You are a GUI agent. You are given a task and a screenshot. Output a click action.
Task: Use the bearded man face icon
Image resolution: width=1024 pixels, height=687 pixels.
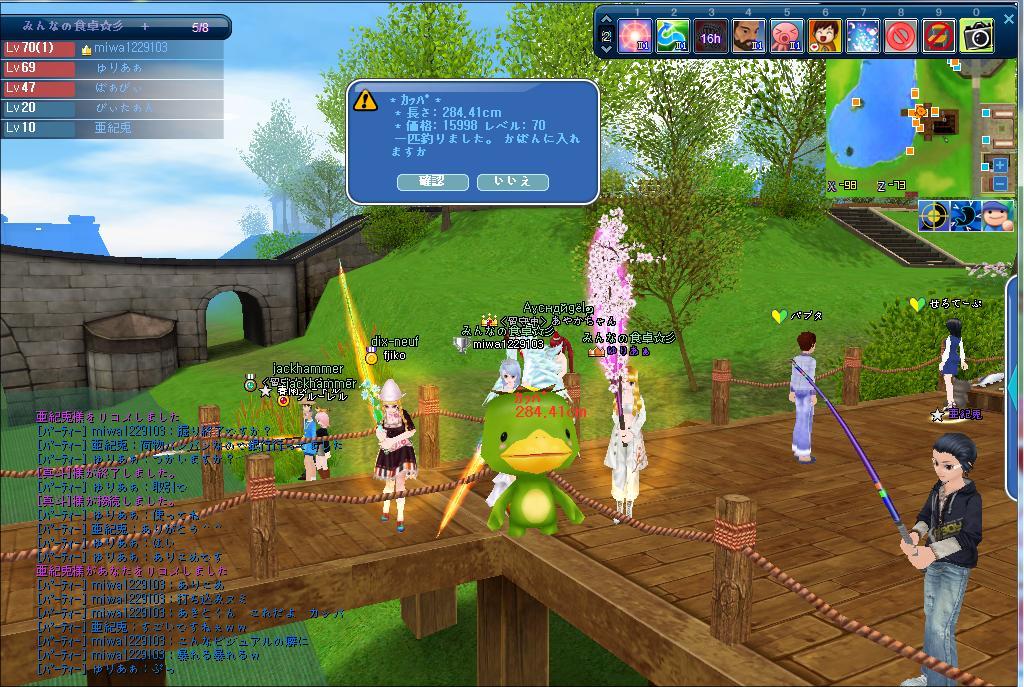[x=749, y=37]
